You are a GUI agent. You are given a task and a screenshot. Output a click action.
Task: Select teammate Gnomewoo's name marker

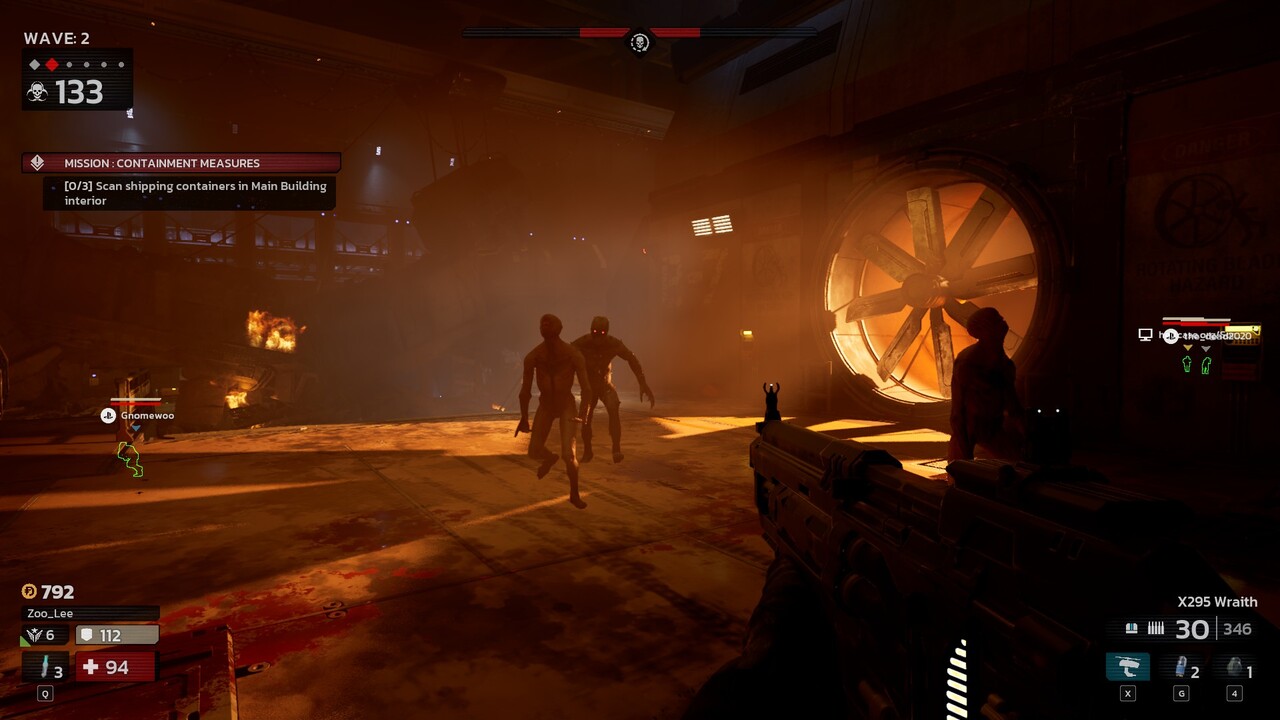point(146,415)
